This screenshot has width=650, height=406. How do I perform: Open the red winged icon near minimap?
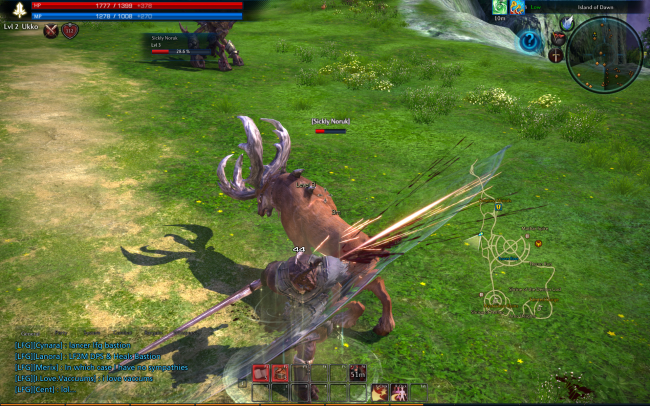(x=558, y=37)
